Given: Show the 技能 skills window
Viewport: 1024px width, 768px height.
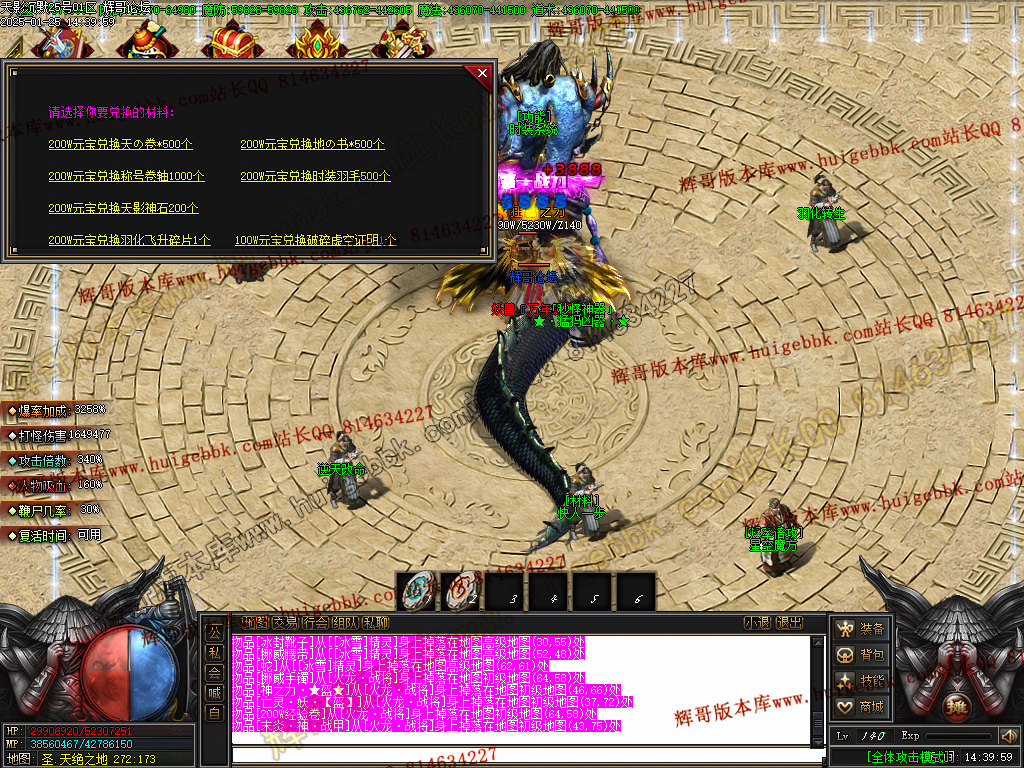Looking at the screenshot, I should coord(861,681).
